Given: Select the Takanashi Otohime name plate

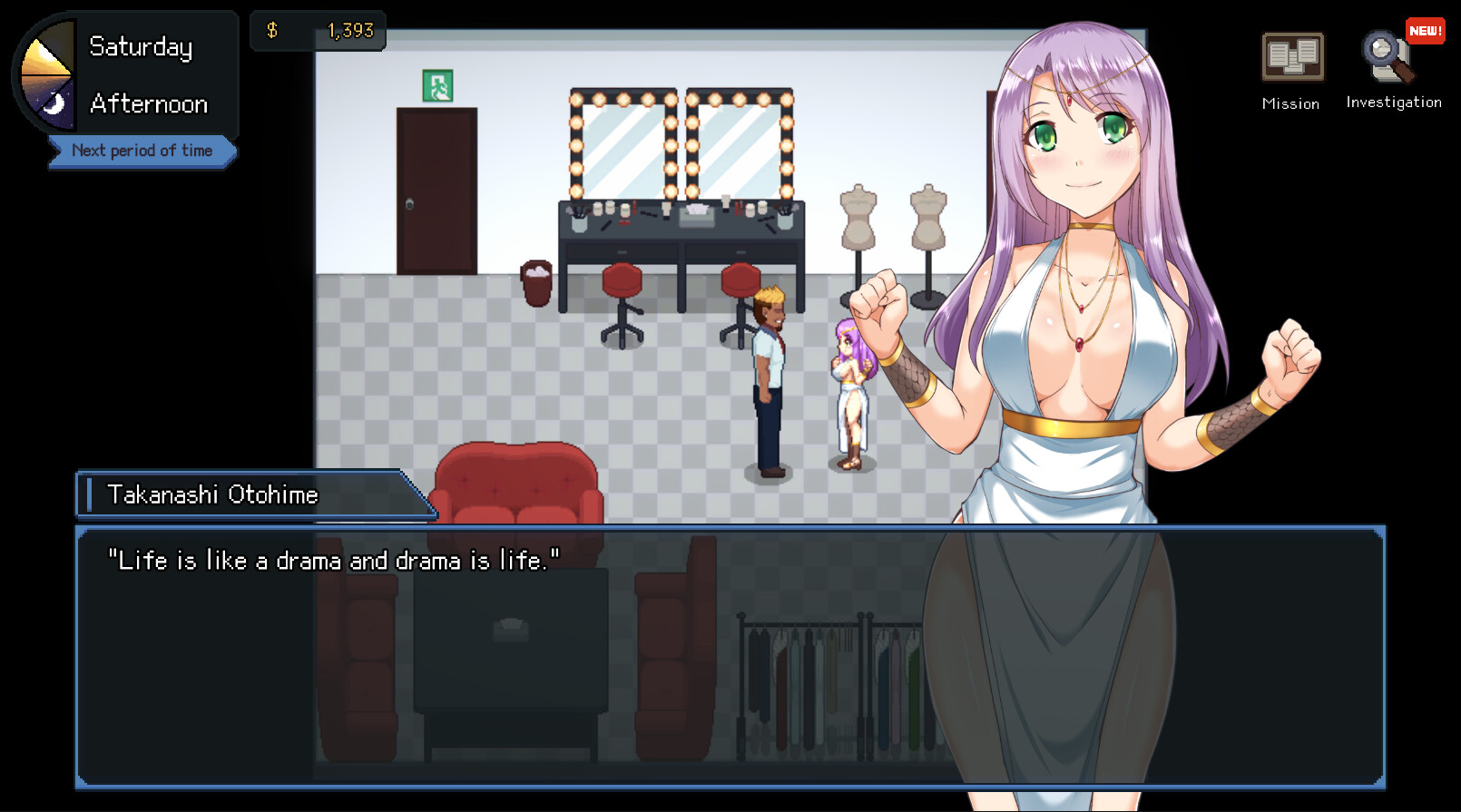Looking at the screenshot, I should [212, 494].
